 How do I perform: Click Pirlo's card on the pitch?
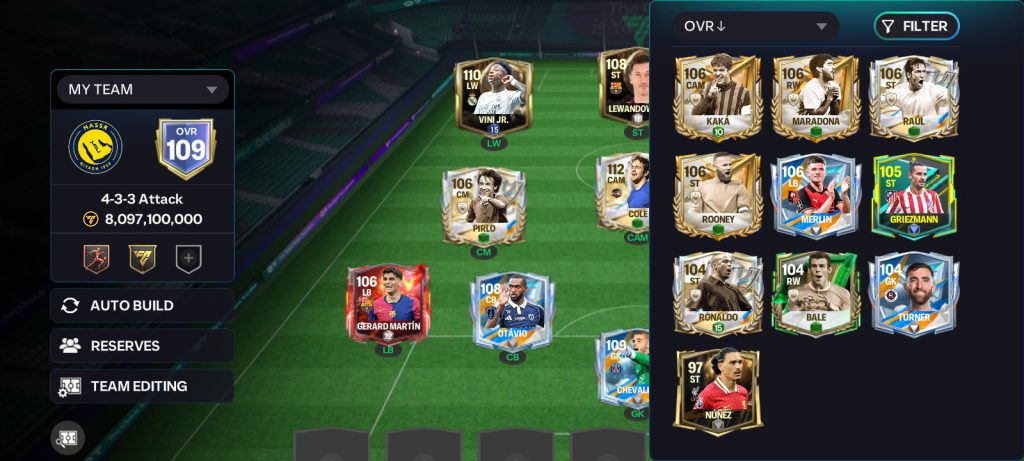click(x=484, y=206)
